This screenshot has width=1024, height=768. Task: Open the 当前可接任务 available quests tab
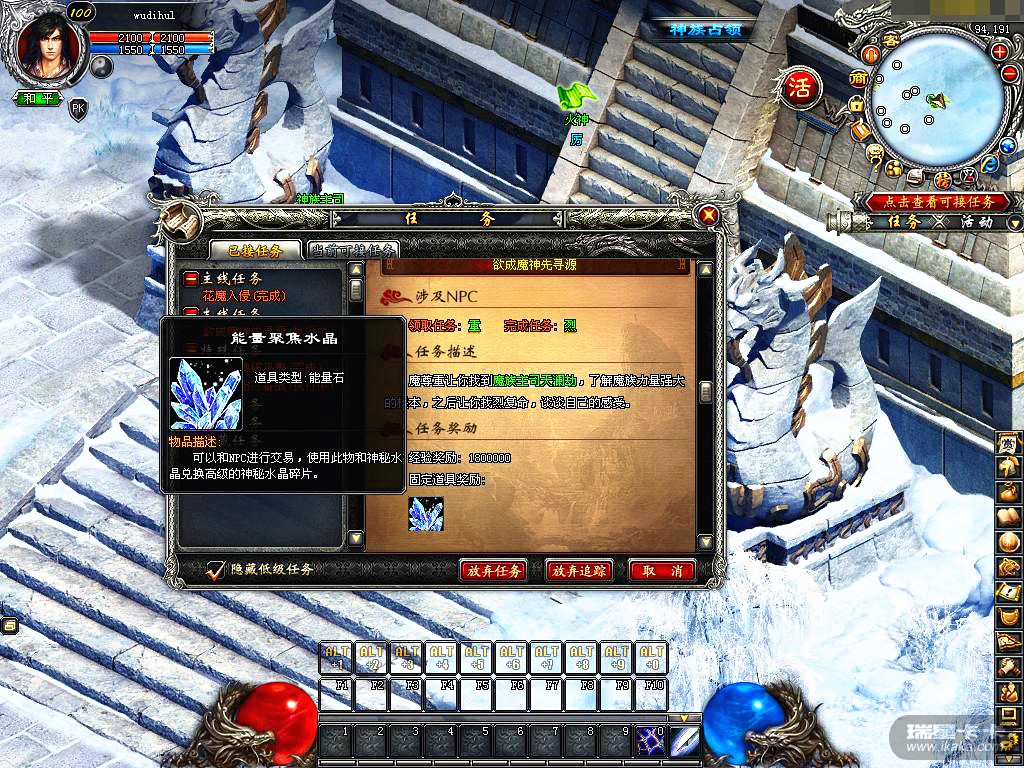pyautogui.click(x=353, y=250)
